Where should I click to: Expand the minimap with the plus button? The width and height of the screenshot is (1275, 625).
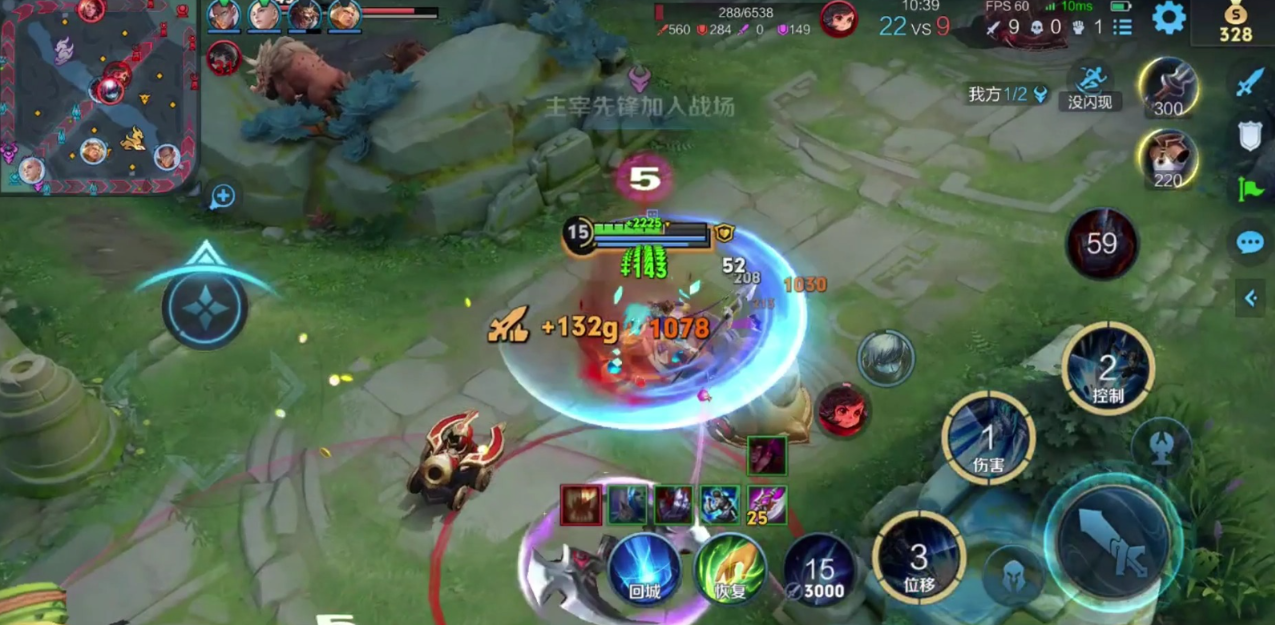point(222,196)
